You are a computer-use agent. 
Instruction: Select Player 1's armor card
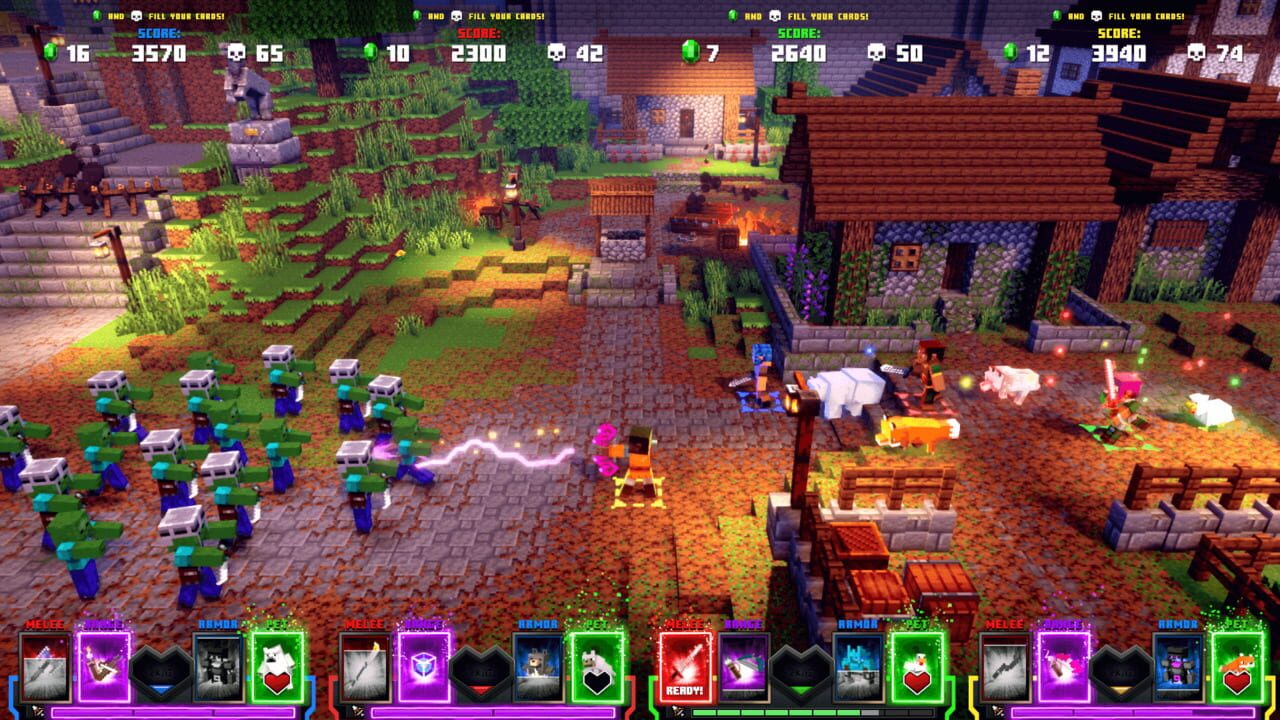click(217, 665)
